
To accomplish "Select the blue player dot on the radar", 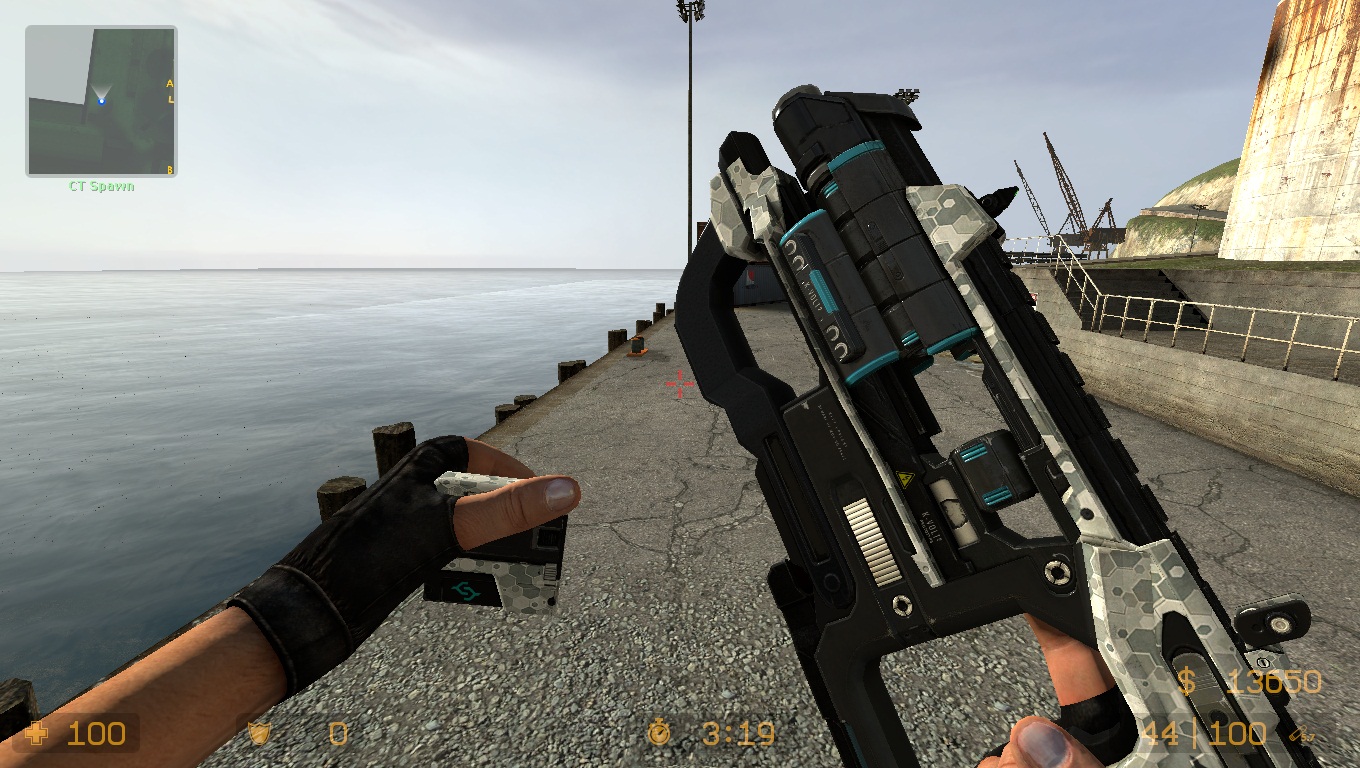I will [x=102, y=101].
